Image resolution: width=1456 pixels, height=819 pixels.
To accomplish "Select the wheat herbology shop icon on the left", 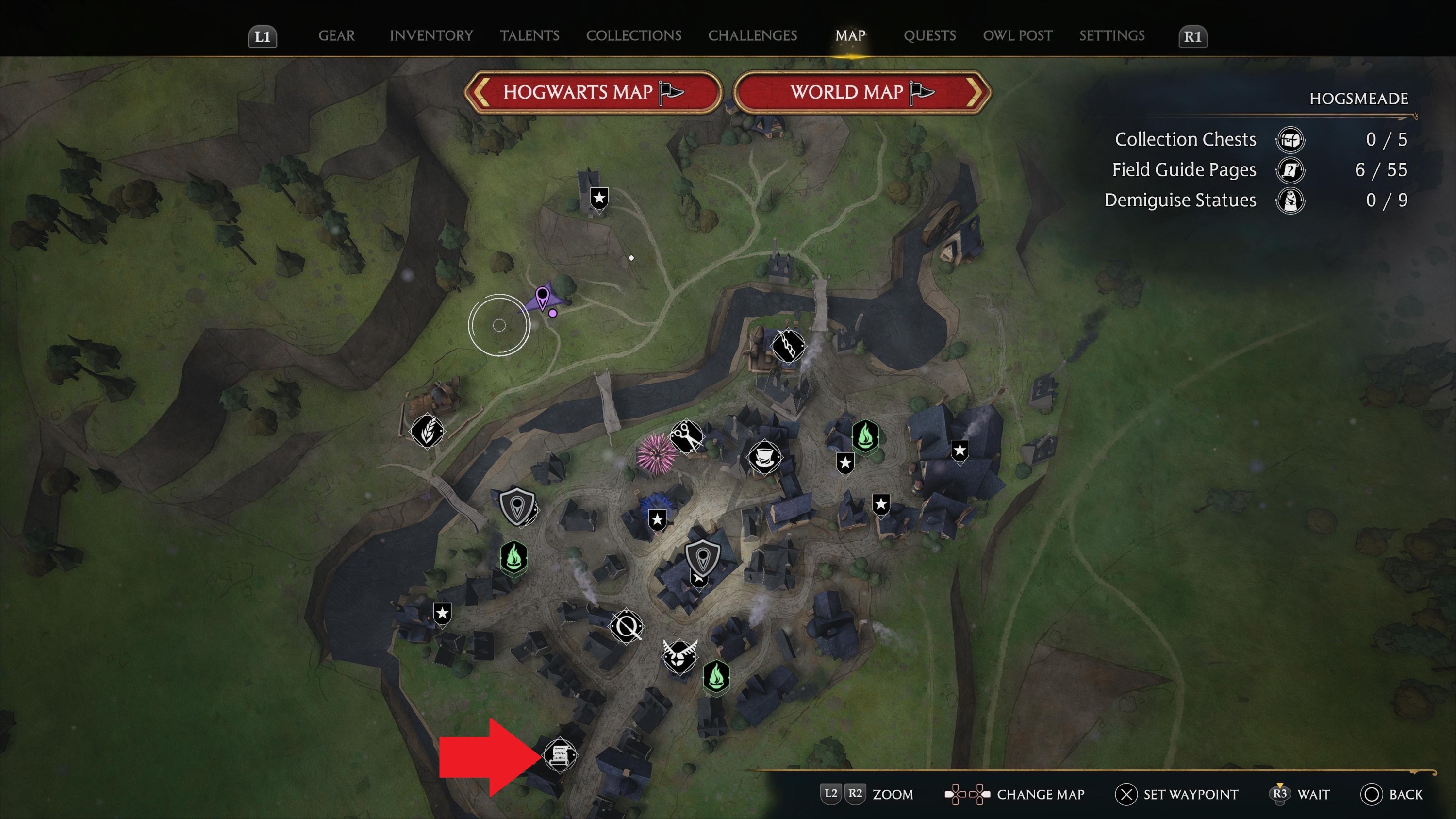I will point(427,431).
